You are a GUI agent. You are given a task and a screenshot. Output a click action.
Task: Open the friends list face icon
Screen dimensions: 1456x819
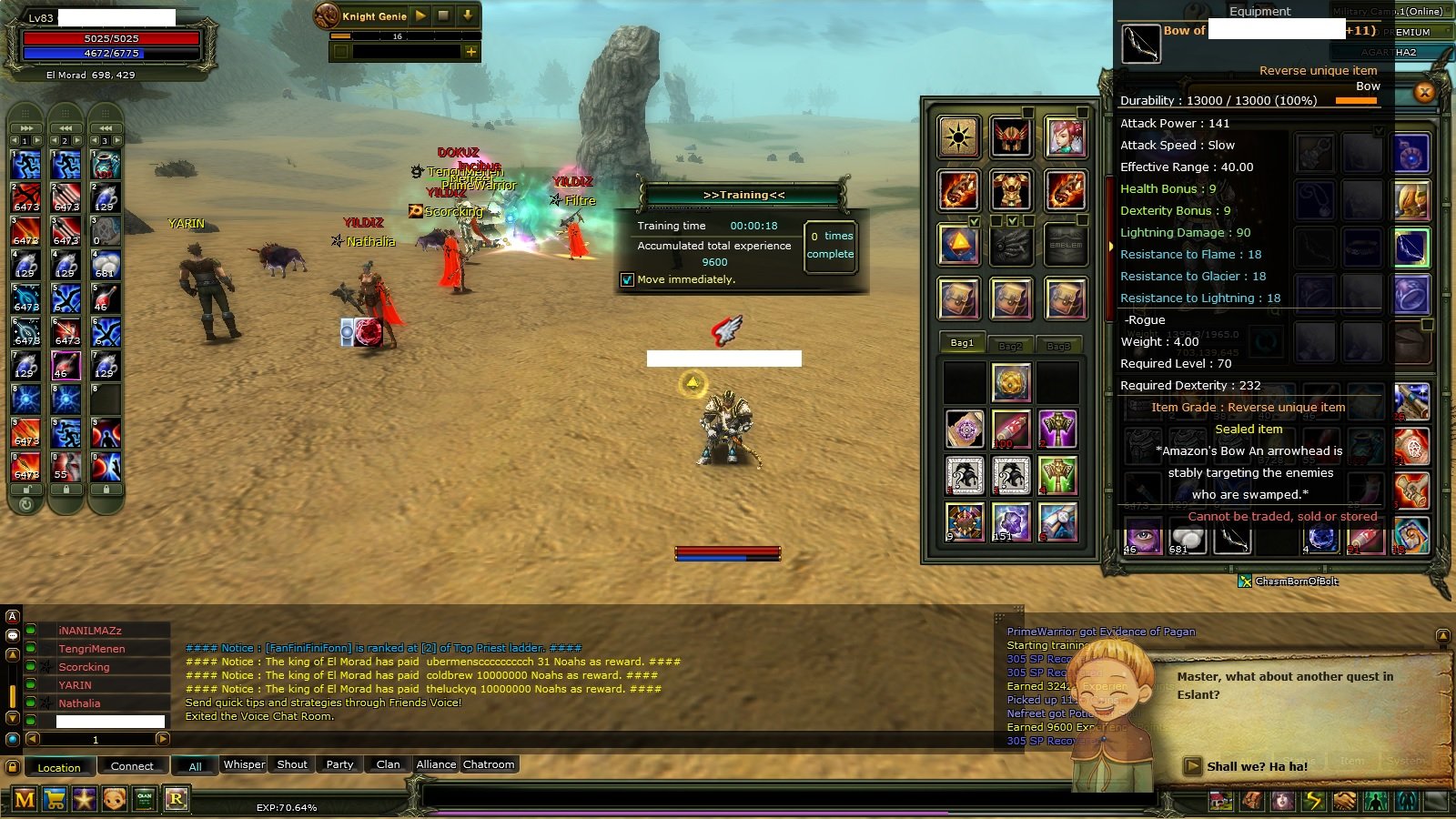pos(114,801)
